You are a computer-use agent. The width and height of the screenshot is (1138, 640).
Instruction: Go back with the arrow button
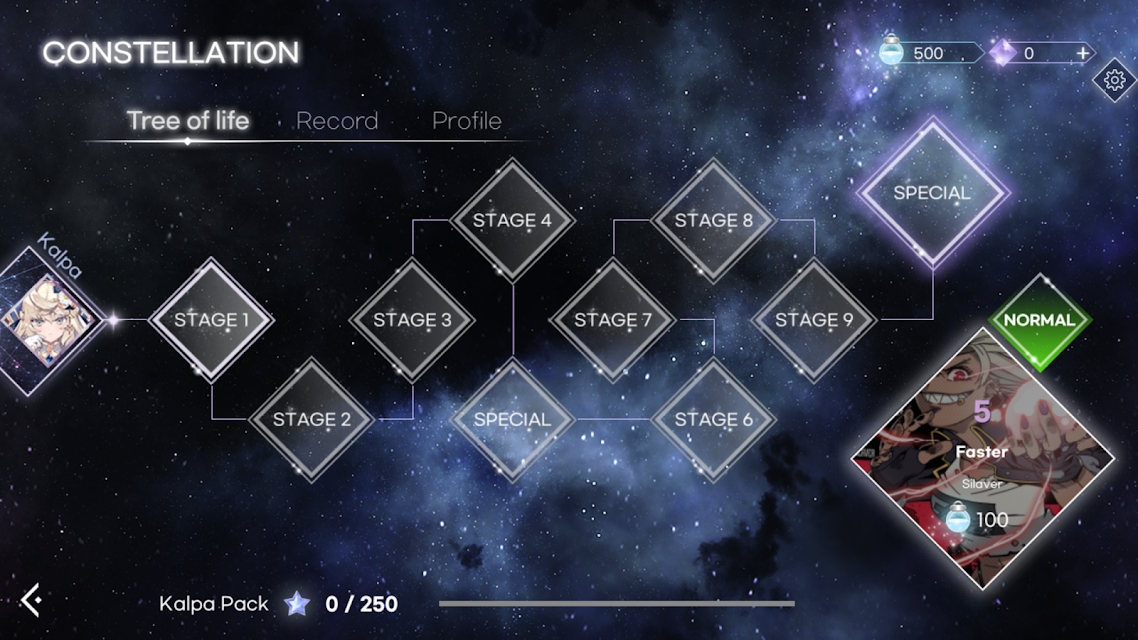[32, 600]
